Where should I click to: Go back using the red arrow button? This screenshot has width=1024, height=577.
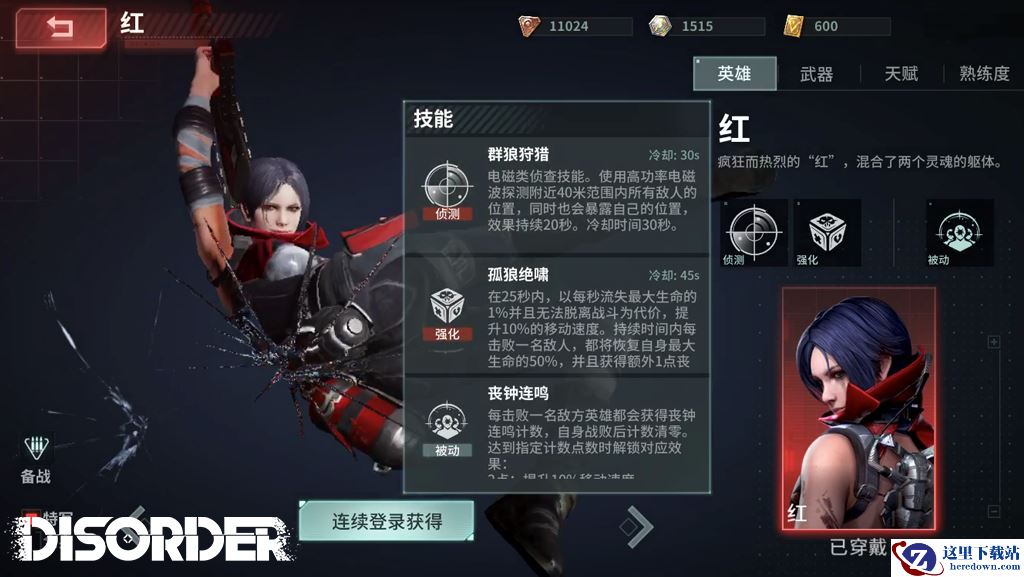(60, 28)
